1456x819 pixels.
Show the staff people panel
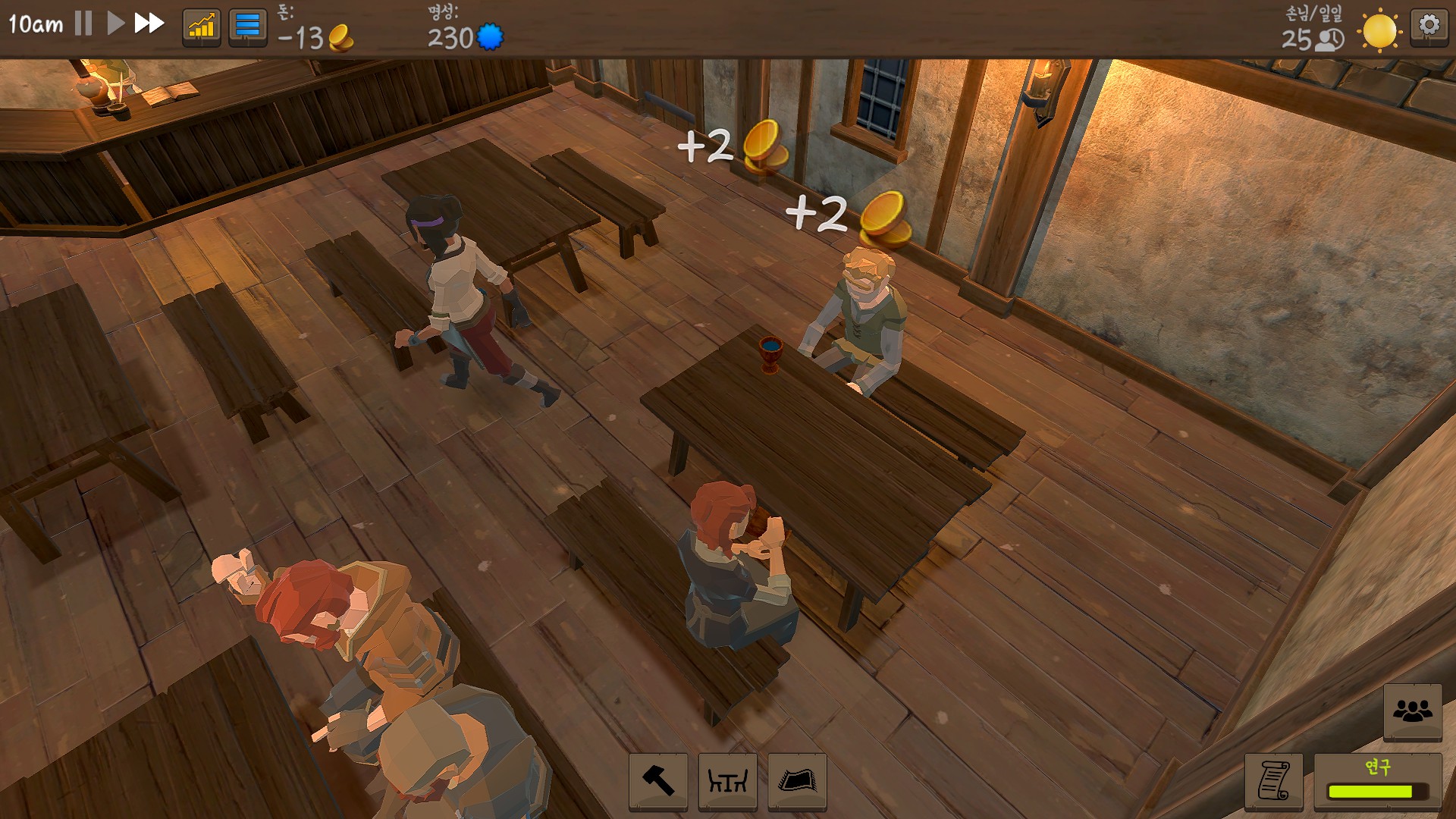click(1412, 711)
